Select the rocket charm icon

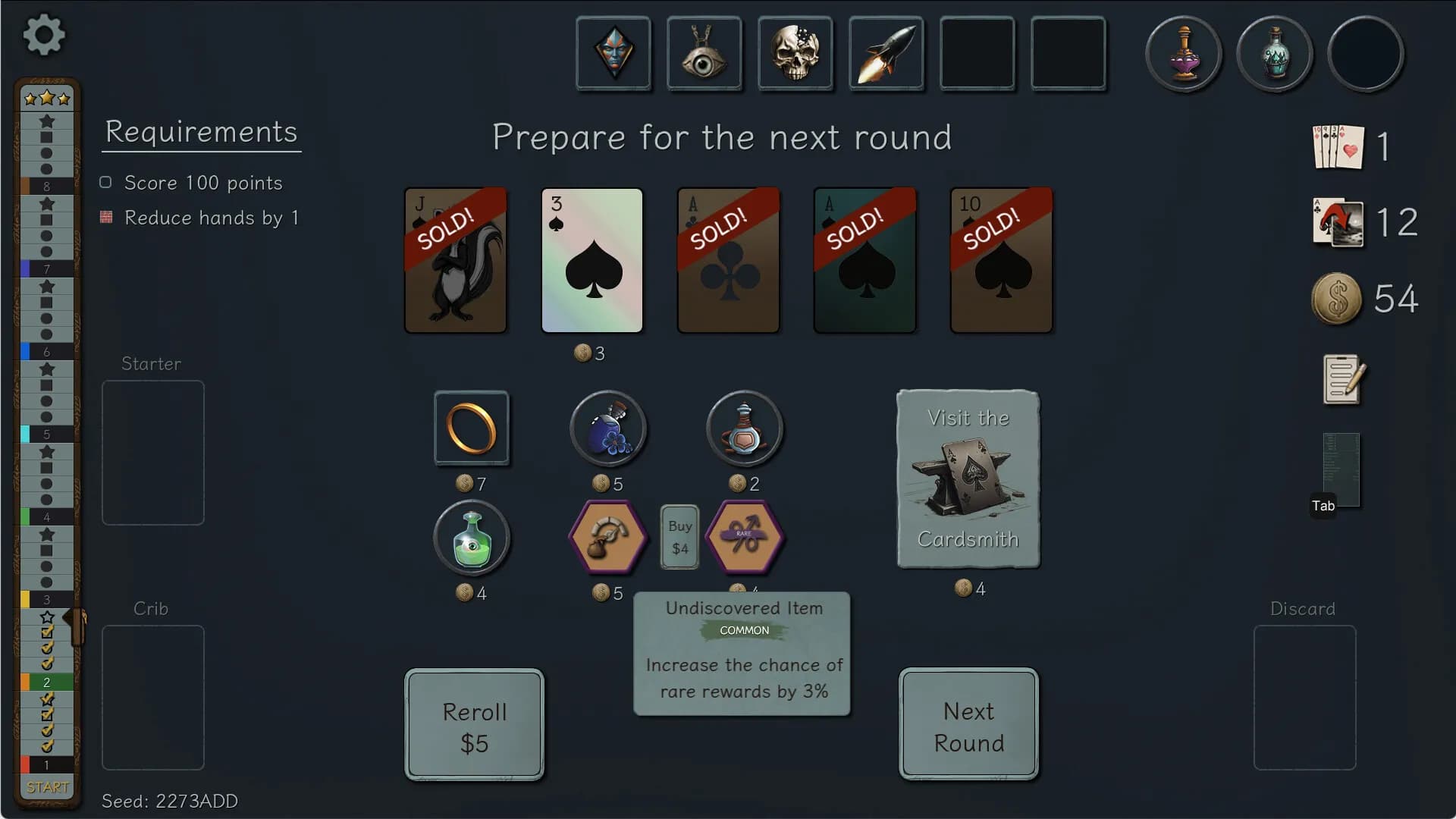(886, 53)
